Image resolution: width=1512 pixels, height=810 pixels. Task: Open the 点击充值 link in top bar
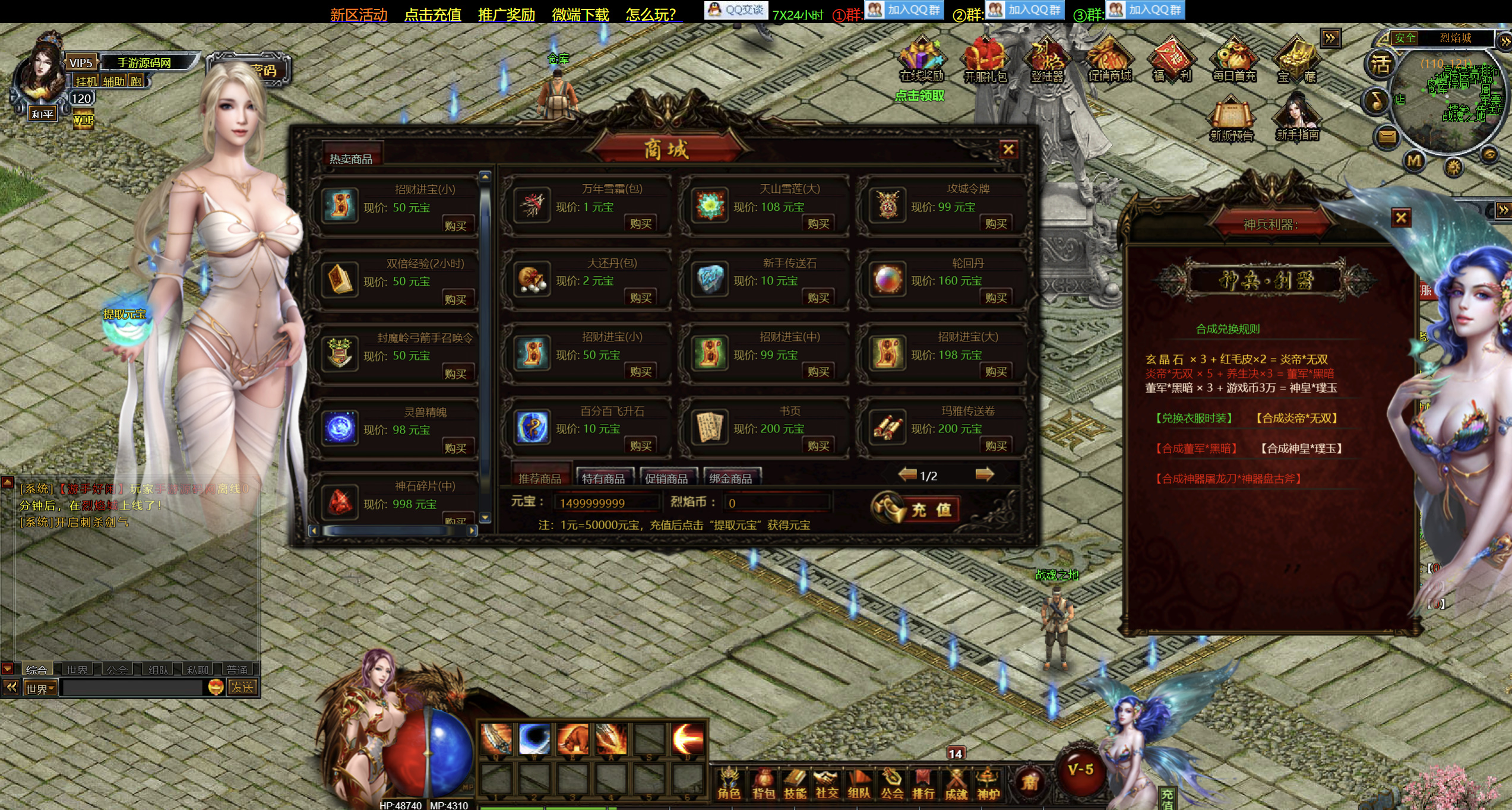pos(432,14)
